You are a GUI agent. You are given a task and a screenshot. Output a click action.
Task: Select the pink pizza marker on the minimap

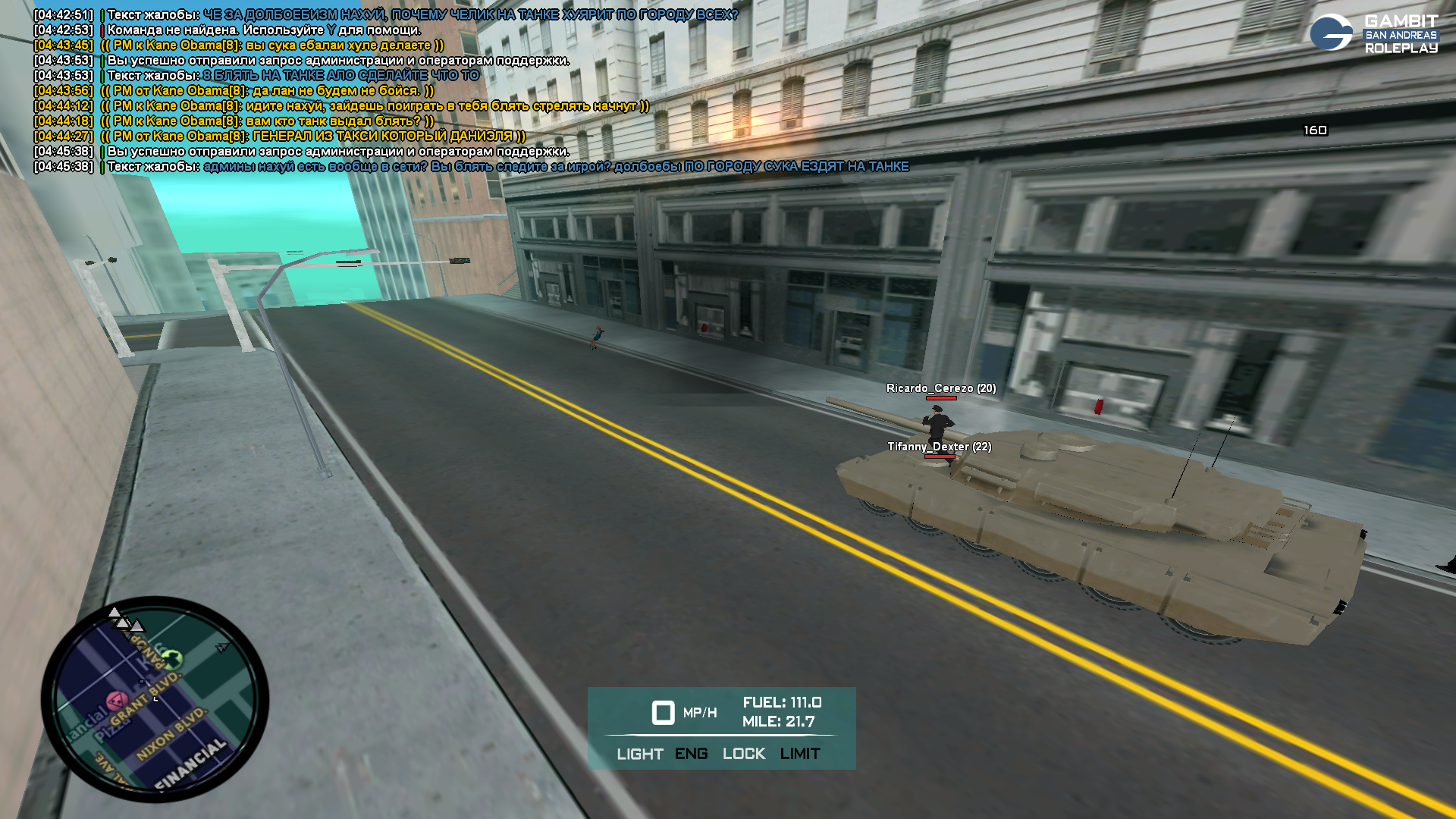point(115,699)
